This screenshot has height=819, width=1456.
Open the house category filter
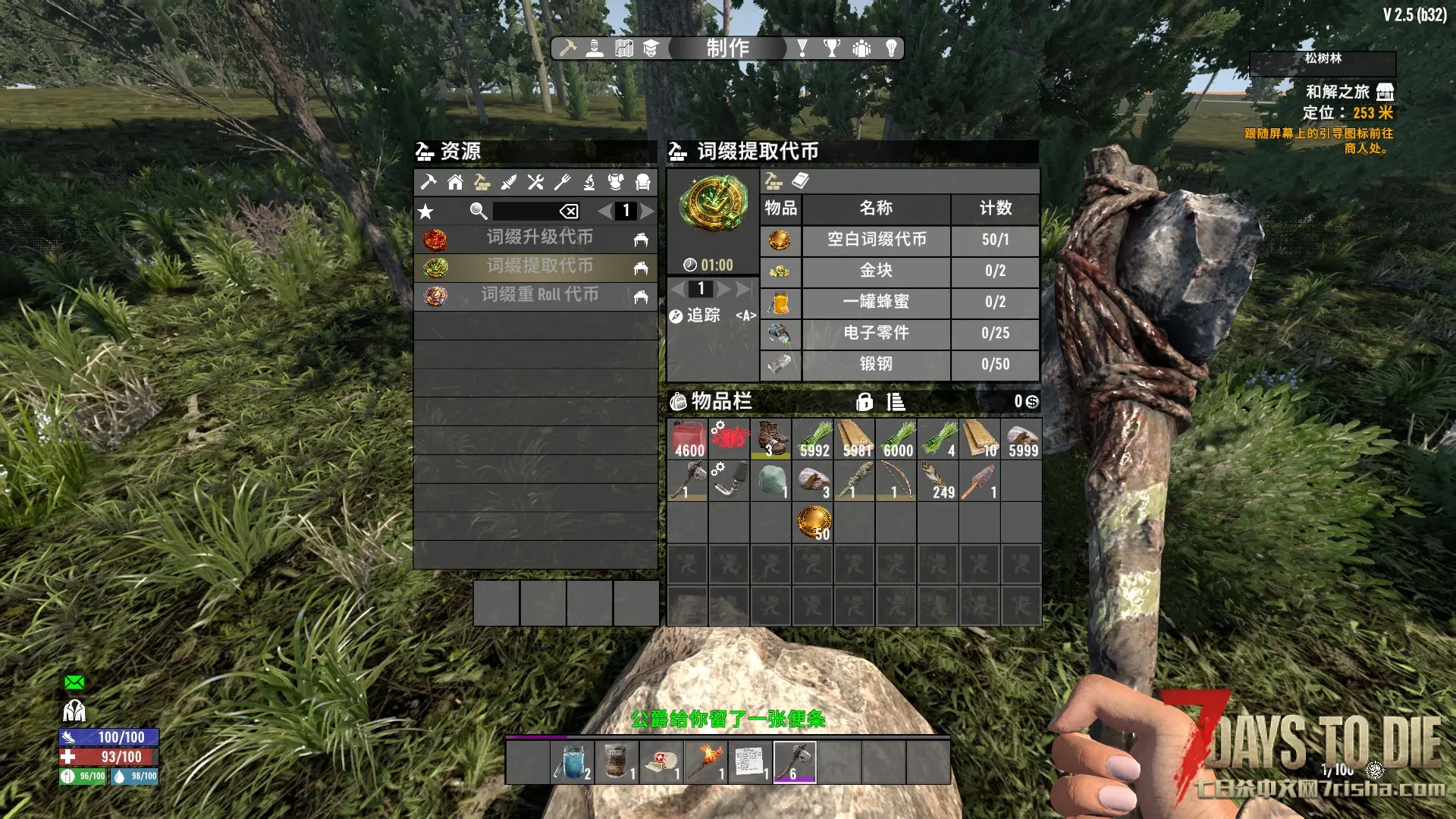click(455, 182)
